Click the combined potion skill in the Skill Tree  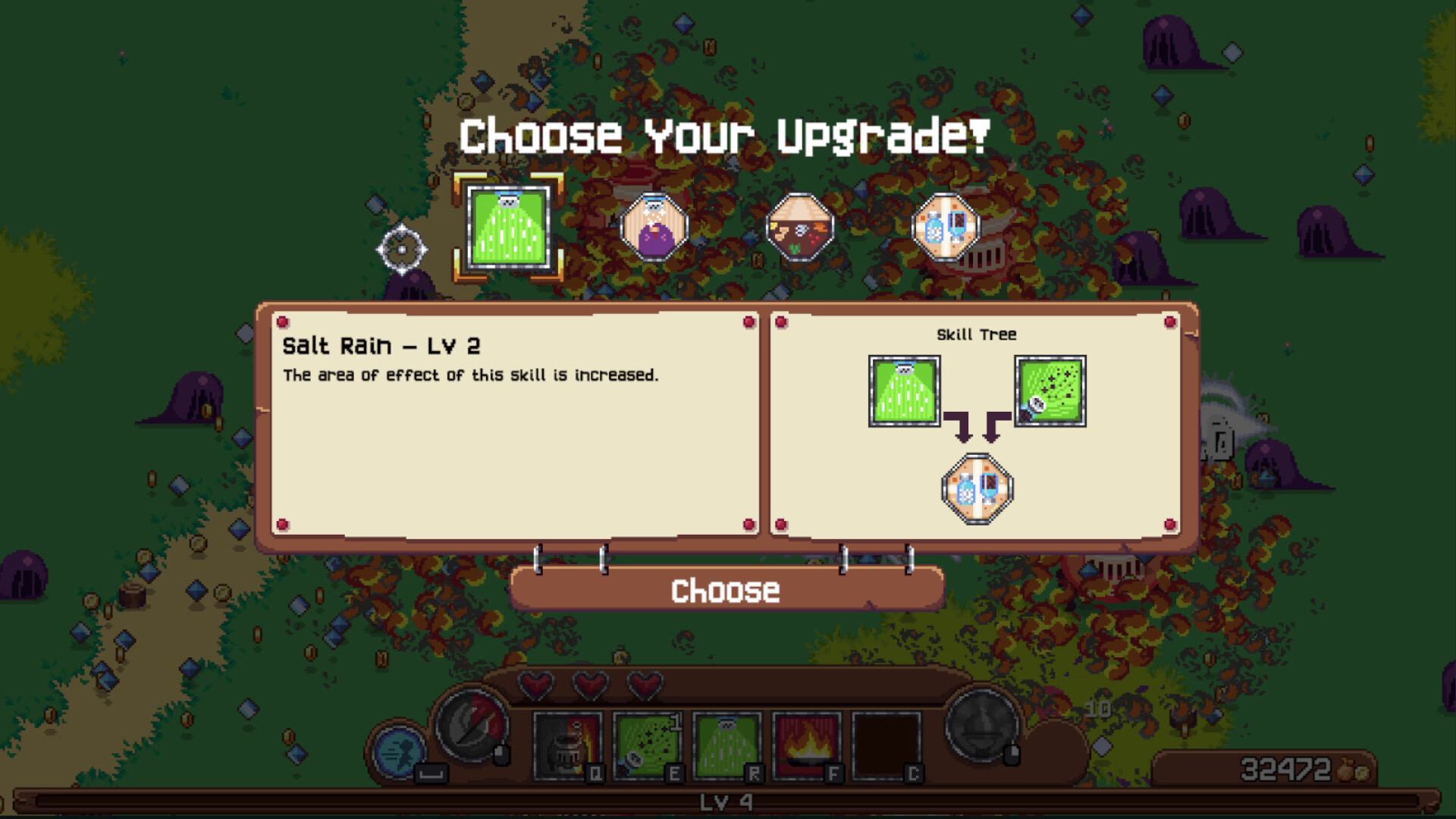pyautogui.click(x=977, y=488)
